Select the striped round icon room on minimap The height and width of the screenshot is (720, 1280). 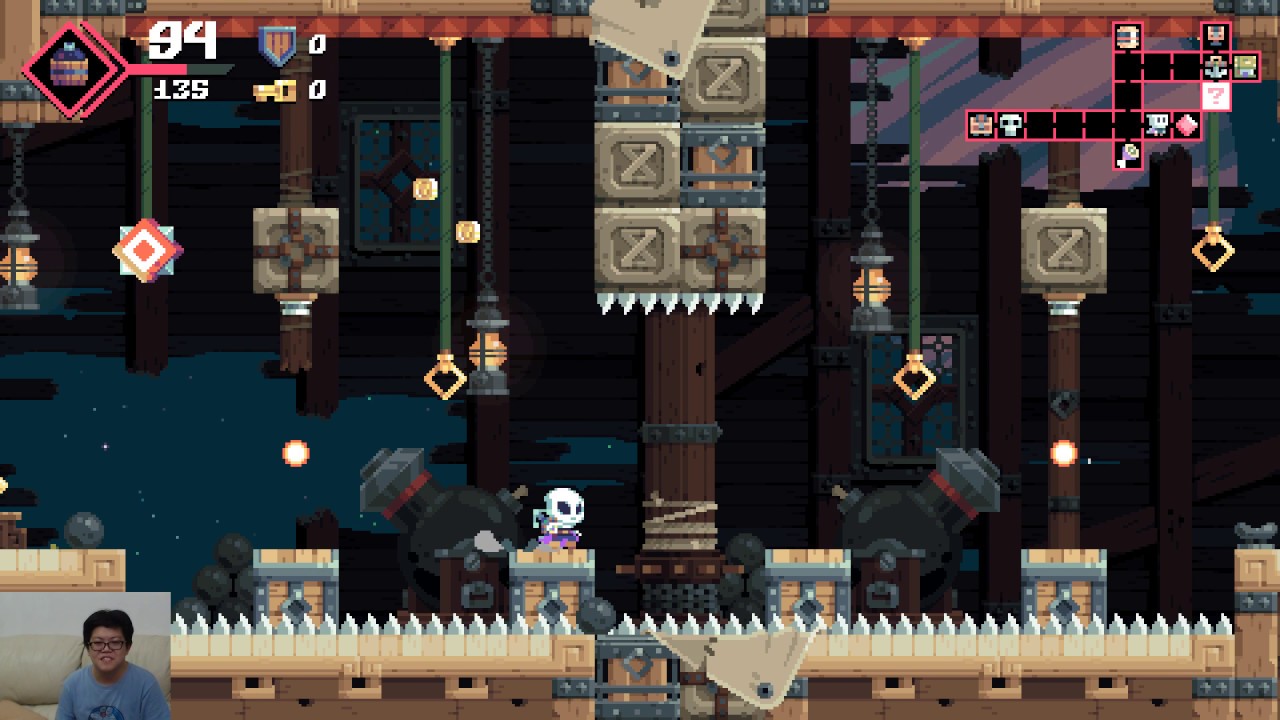[x=1128, y=38]
